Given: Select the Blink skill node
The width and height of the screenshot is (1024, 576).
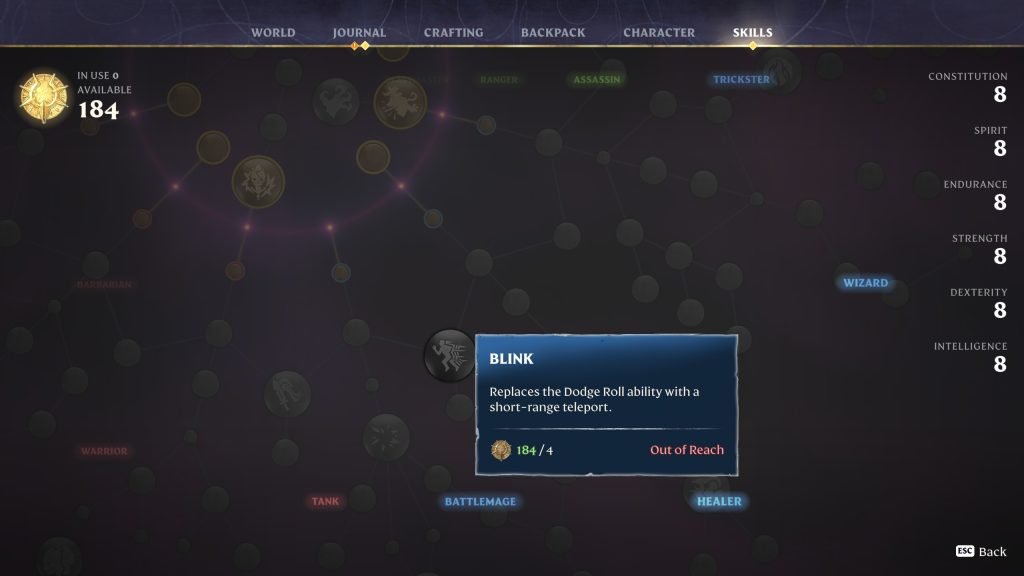Looking at the screenshot, I should click(449, 355).
